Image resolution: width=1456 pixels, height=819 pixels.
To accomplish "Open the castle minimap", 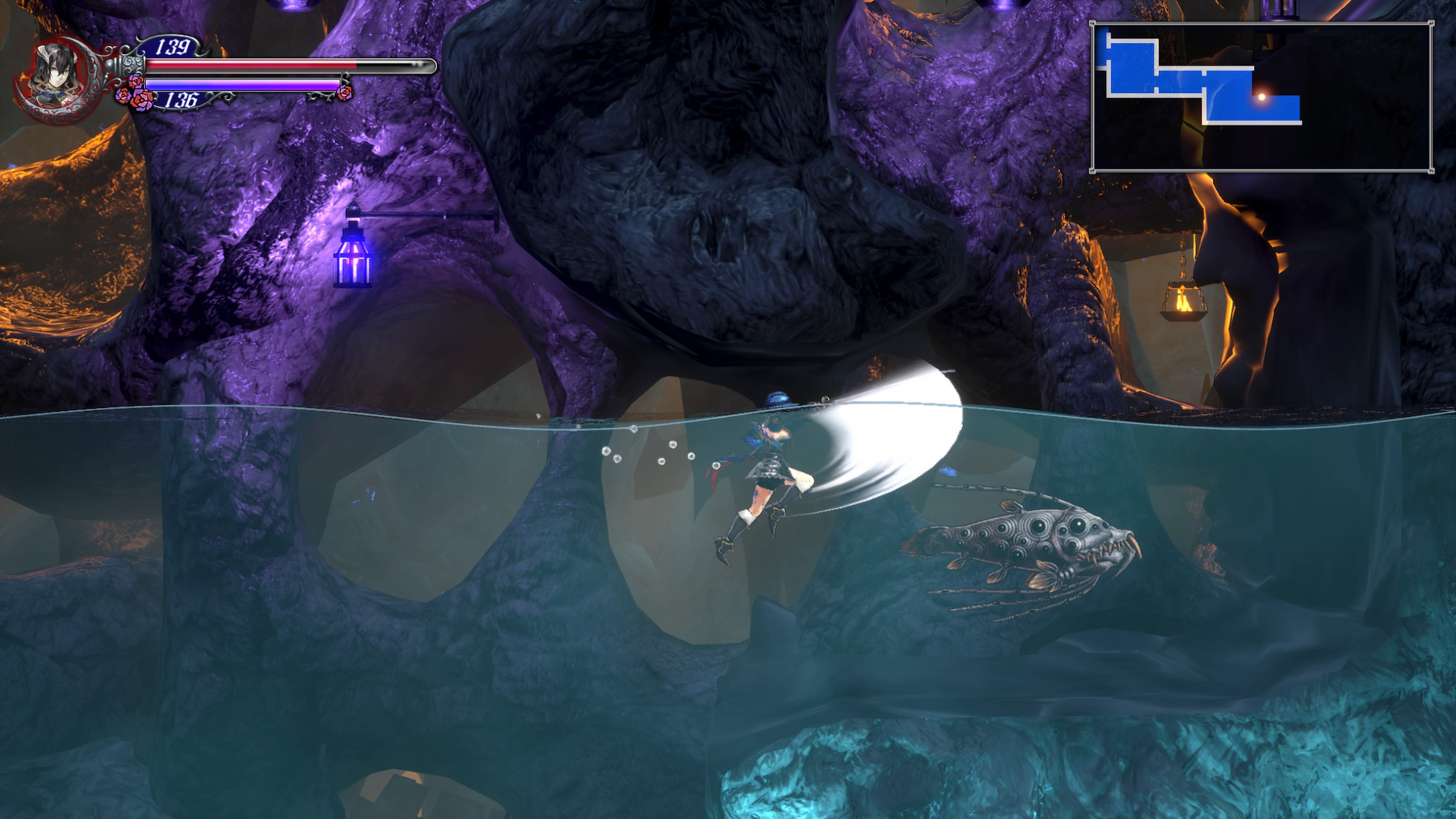I will coord(1261,98).
